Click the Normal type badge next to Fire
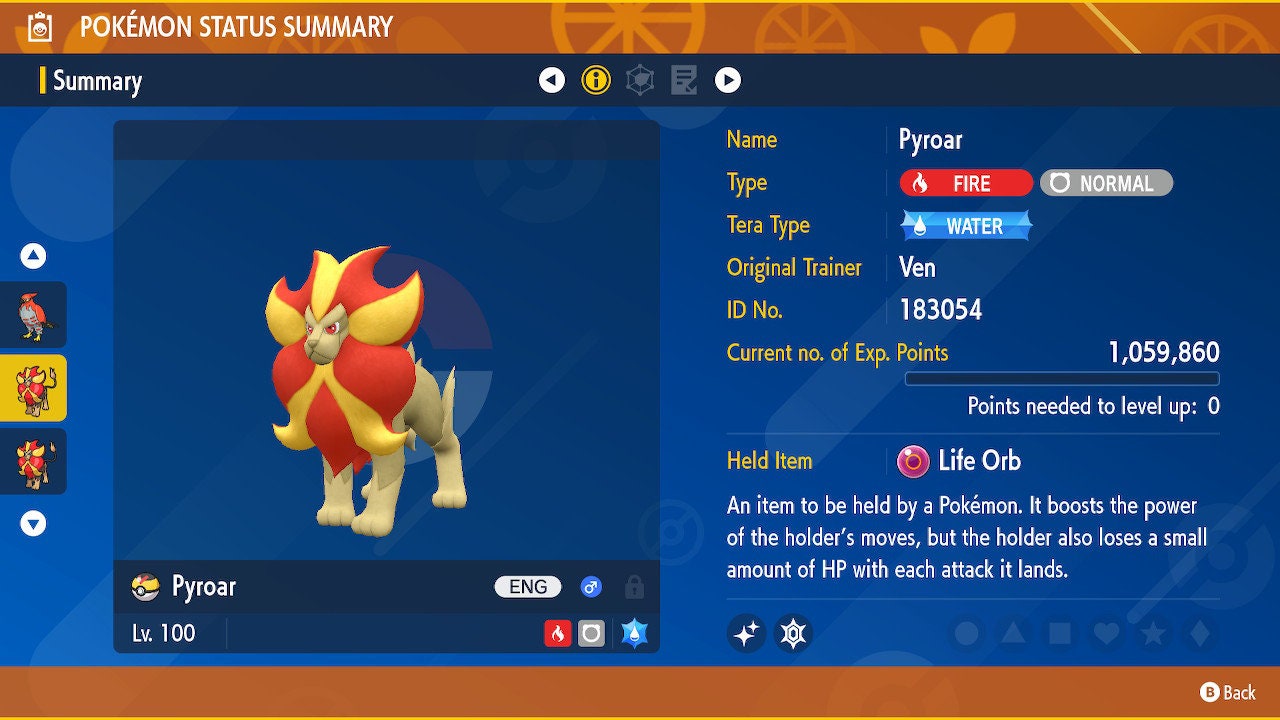The width and height of the screenshot is (1280, 720). (1105, 183)
